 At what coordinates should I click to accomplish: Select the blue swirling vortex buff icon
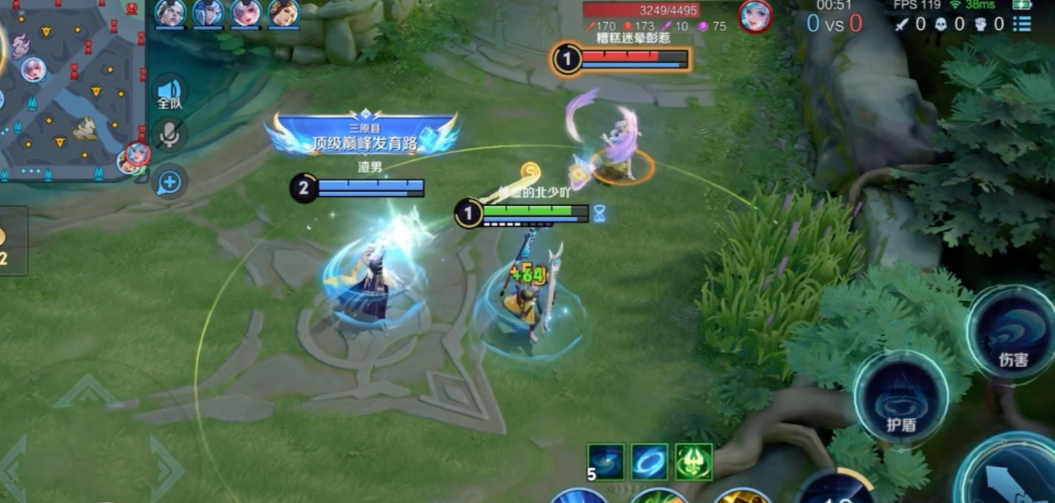(x=605, y=461)
